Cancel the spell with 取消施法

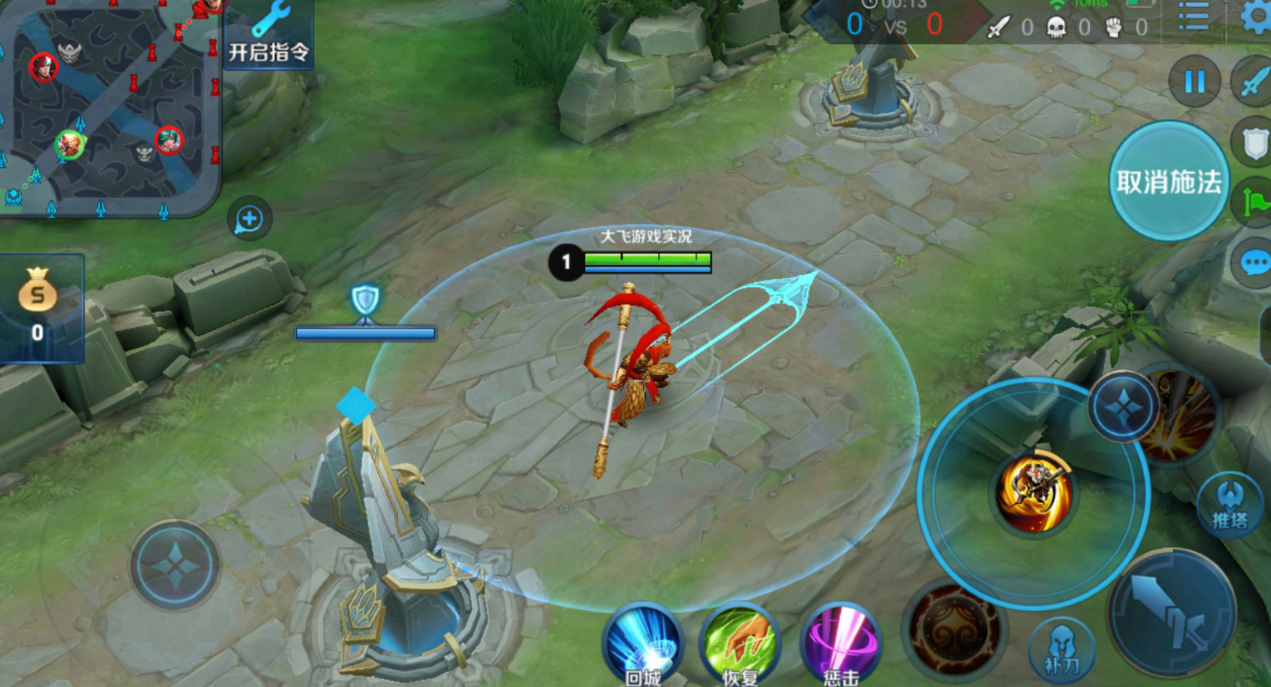tap(1169, 182)
